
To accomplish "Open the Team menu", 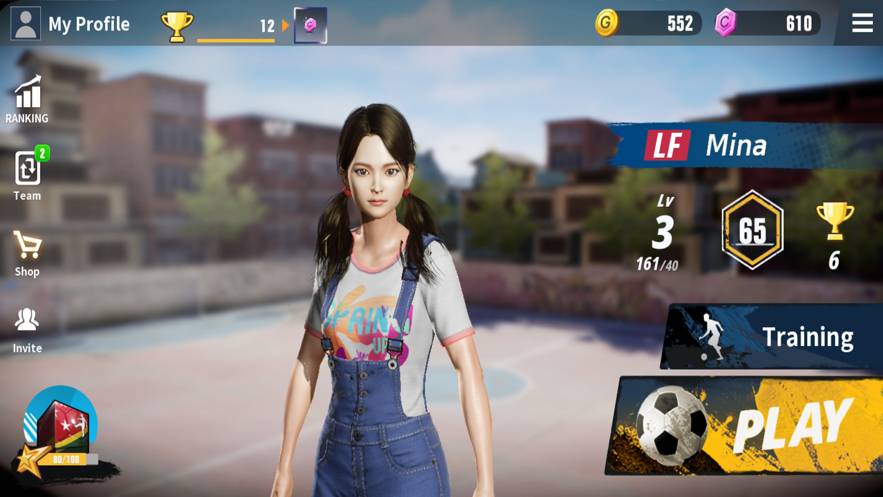I will [x=27, y=175].
